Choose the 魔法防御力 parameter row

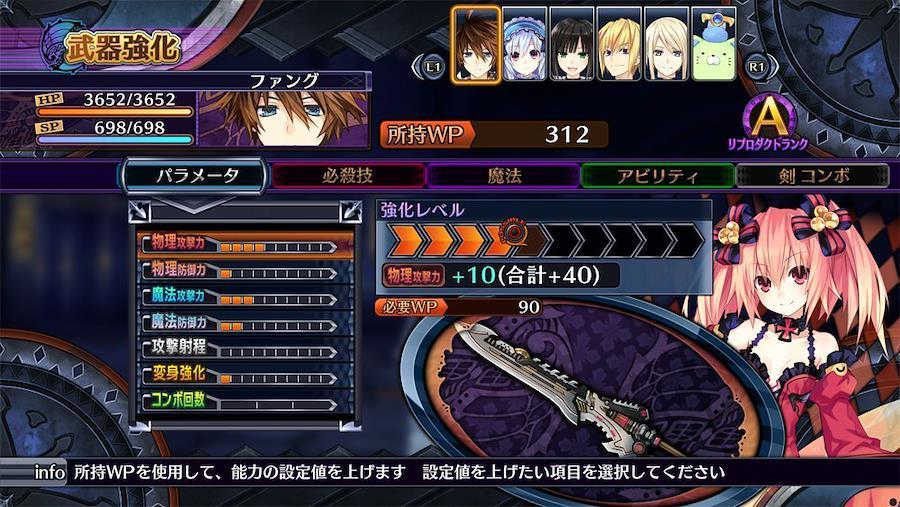point(245,323)
